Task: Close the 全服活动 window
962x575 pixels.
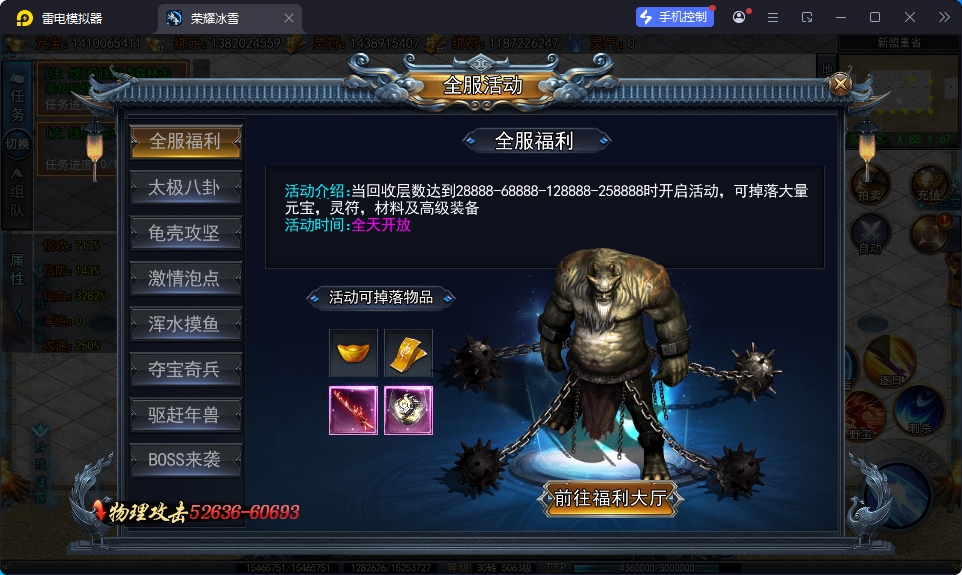Action: click(840, 85)
